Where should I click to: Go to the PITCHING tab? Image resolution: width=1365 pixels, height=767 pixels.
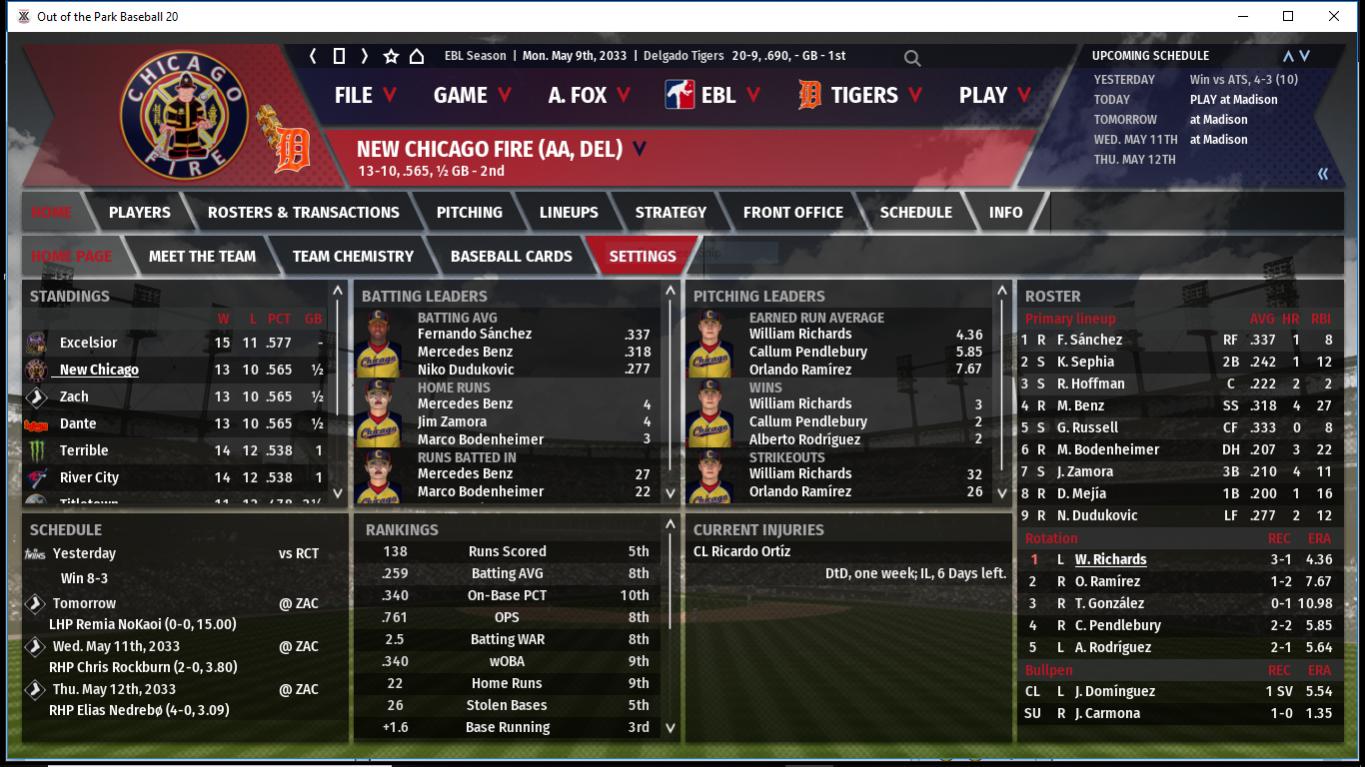469,212
